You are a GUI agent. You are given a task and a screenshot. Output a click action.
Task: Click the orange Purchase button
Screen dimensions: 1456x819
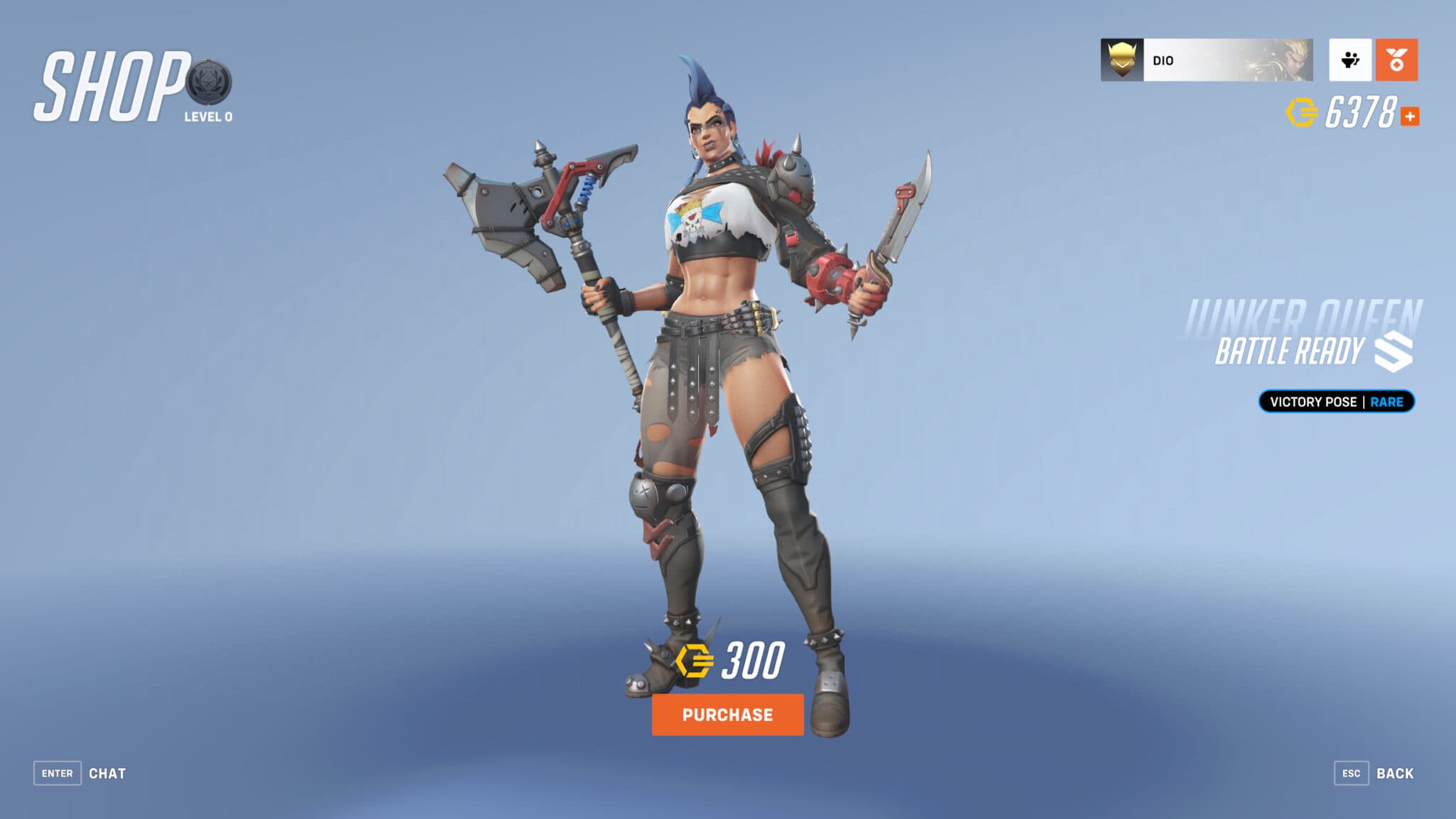[727, 715]
